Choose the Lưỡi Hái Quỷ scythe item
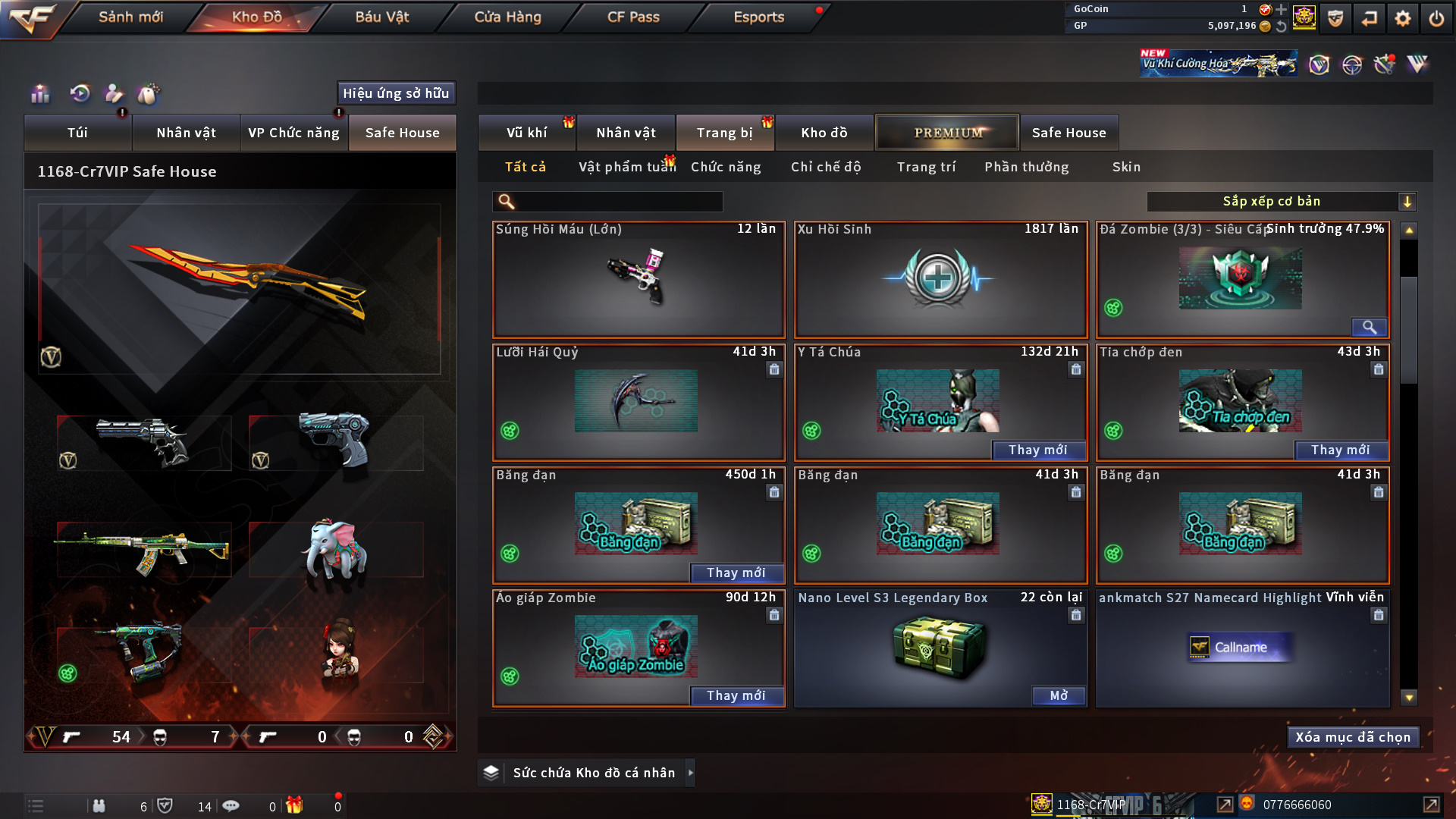This screenshot has width=1456, height=819. [x=638, y=402]
